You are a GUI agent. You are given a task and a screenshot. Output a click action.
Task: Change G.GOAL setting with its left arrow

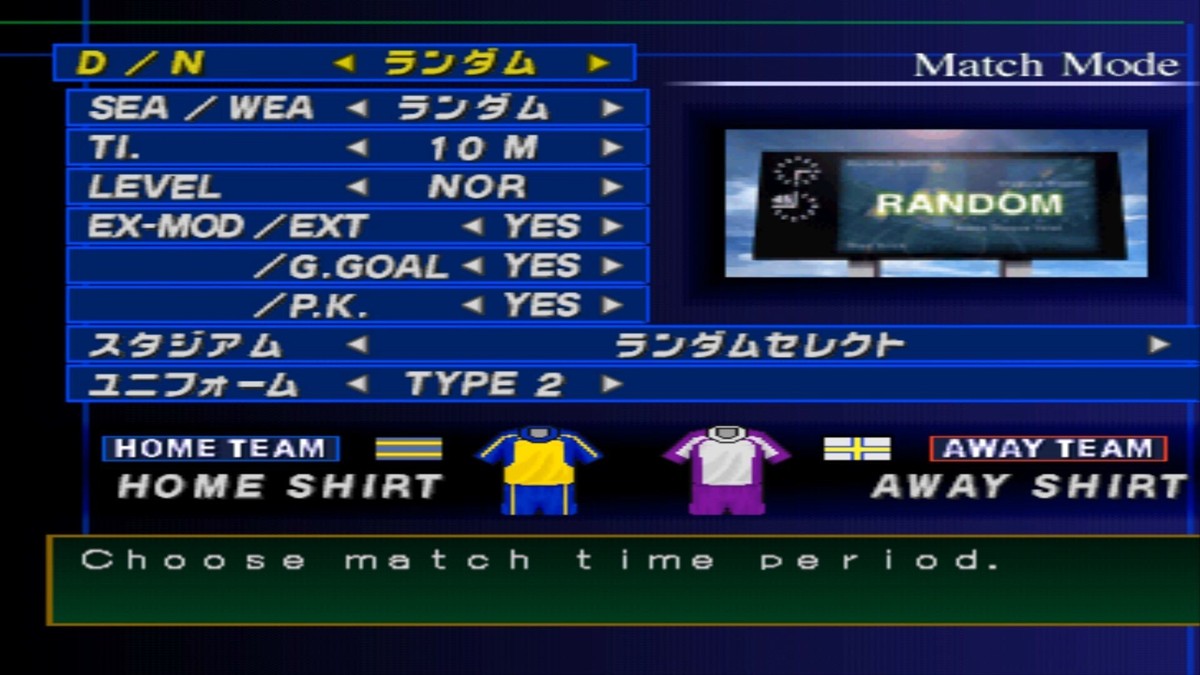point(472,266)
